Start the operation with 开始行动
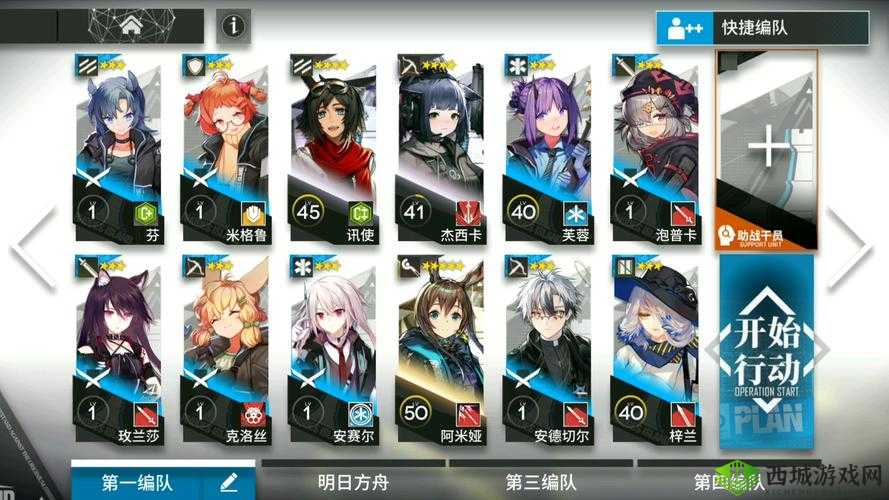The image size is (889, 500). click(x=768, y=350)
